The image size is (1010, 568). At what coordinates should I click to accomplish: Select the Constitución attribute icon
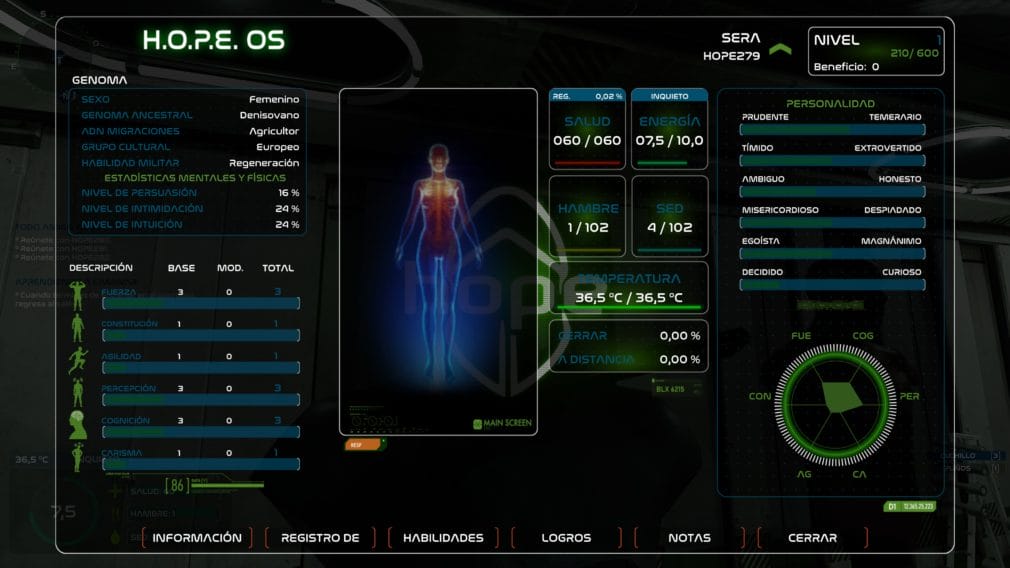coord(78,328)
